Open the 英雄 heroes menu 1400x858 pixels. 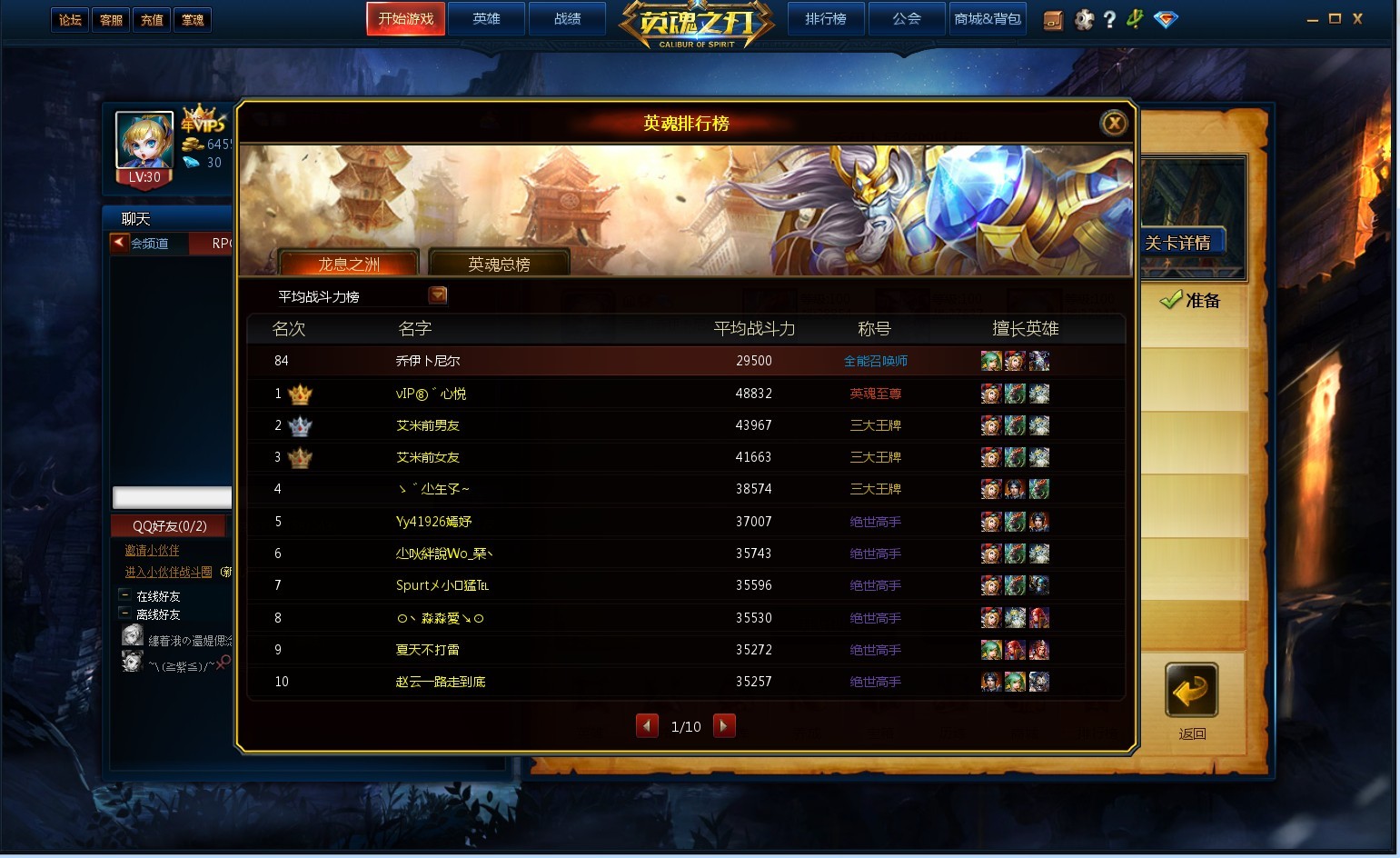[x=486, y=19]
